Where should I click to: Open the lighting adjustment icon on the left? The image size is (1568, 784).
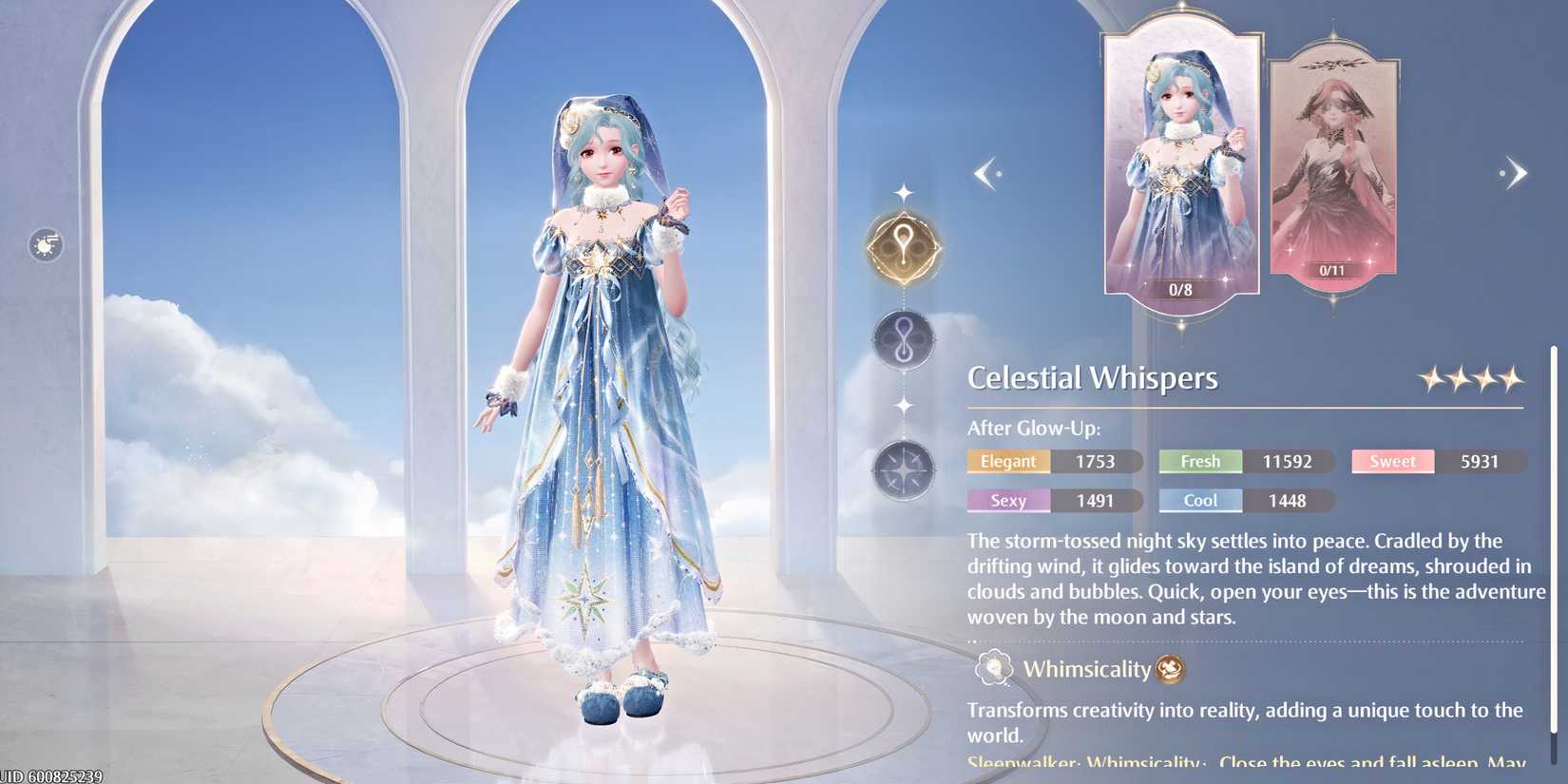coord(44,244)
